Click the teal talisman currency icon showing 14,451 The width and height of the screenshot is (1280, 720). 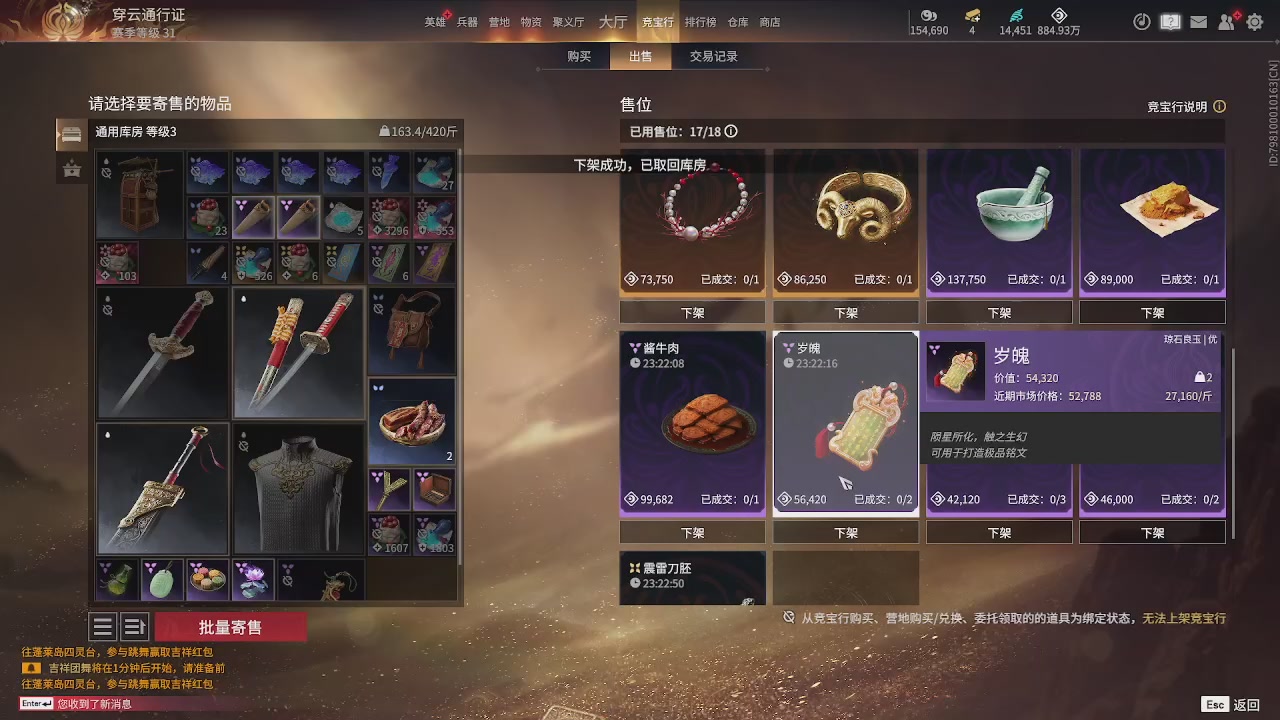[1014, 16]
